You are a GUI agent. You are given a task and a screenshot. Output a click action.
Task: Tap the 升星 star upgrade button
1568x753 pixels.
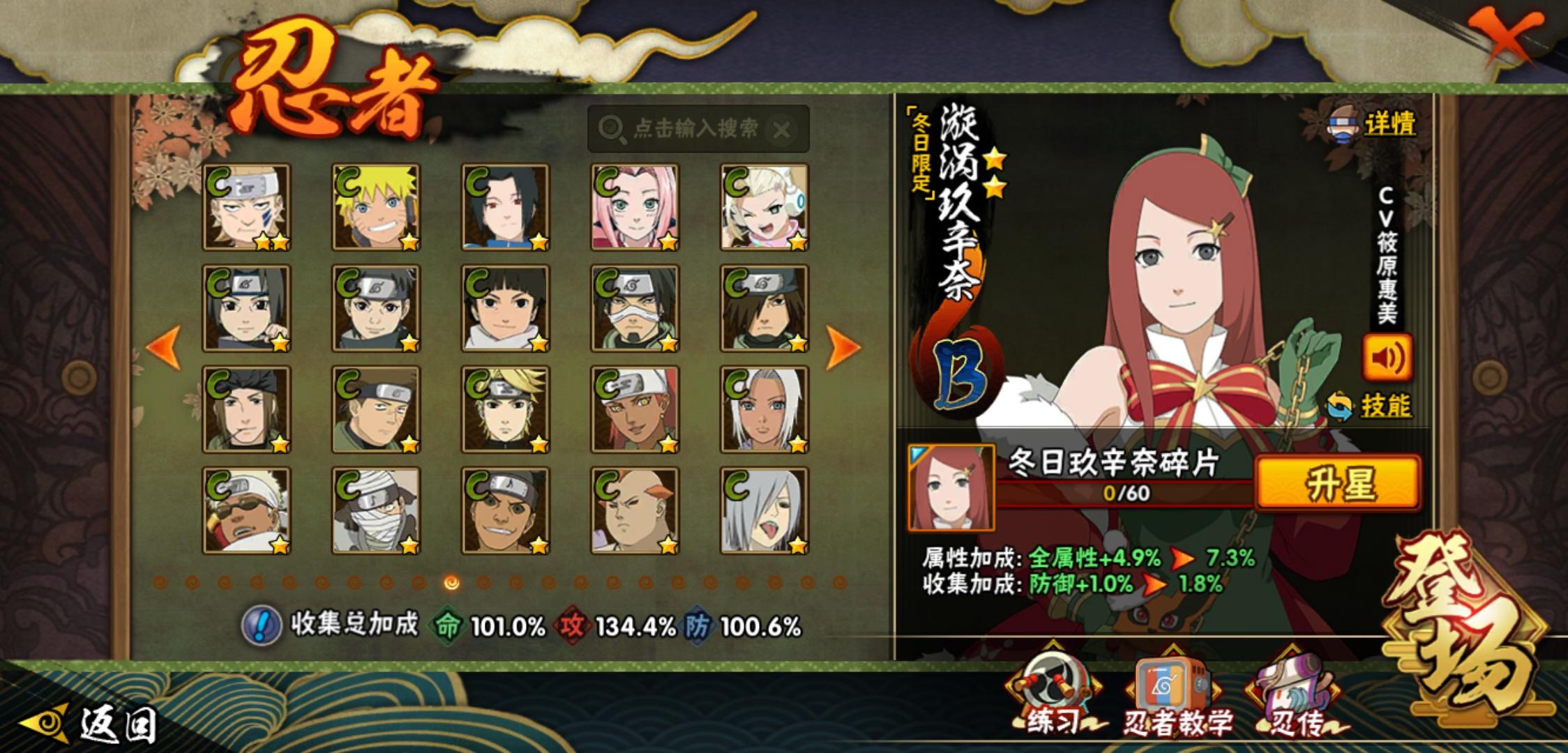[x=1338, y=482]
